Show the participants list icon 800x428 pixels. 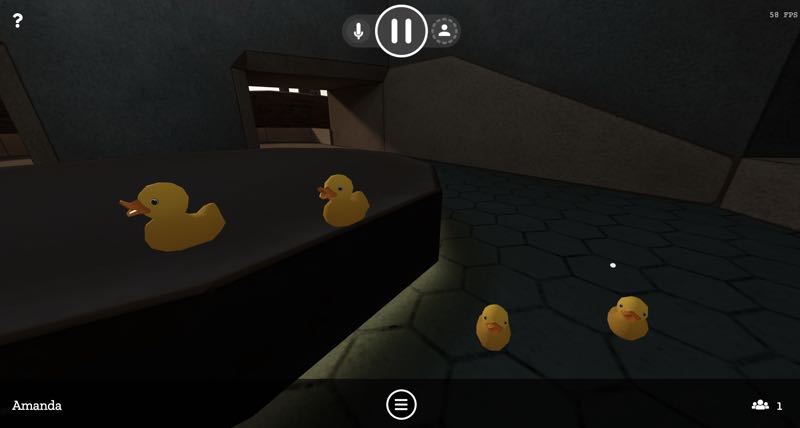761,405
